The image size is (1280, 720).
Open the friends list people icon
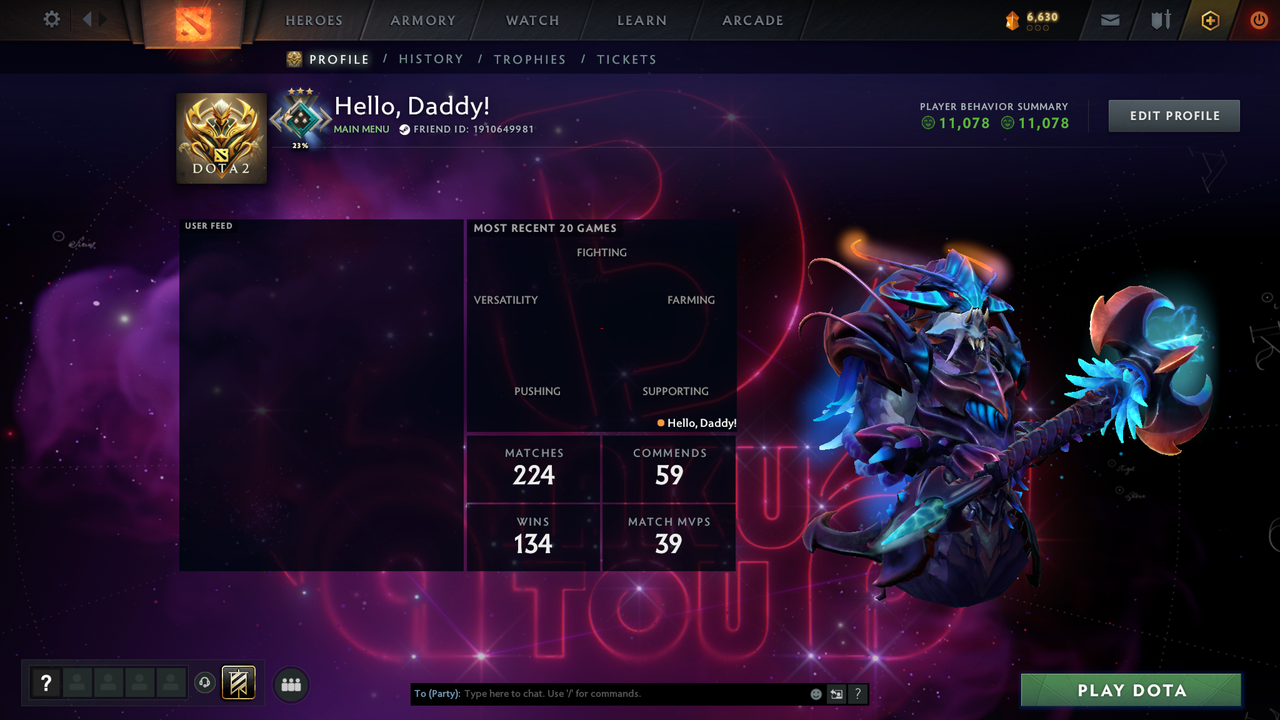click(x=290, y=684)
